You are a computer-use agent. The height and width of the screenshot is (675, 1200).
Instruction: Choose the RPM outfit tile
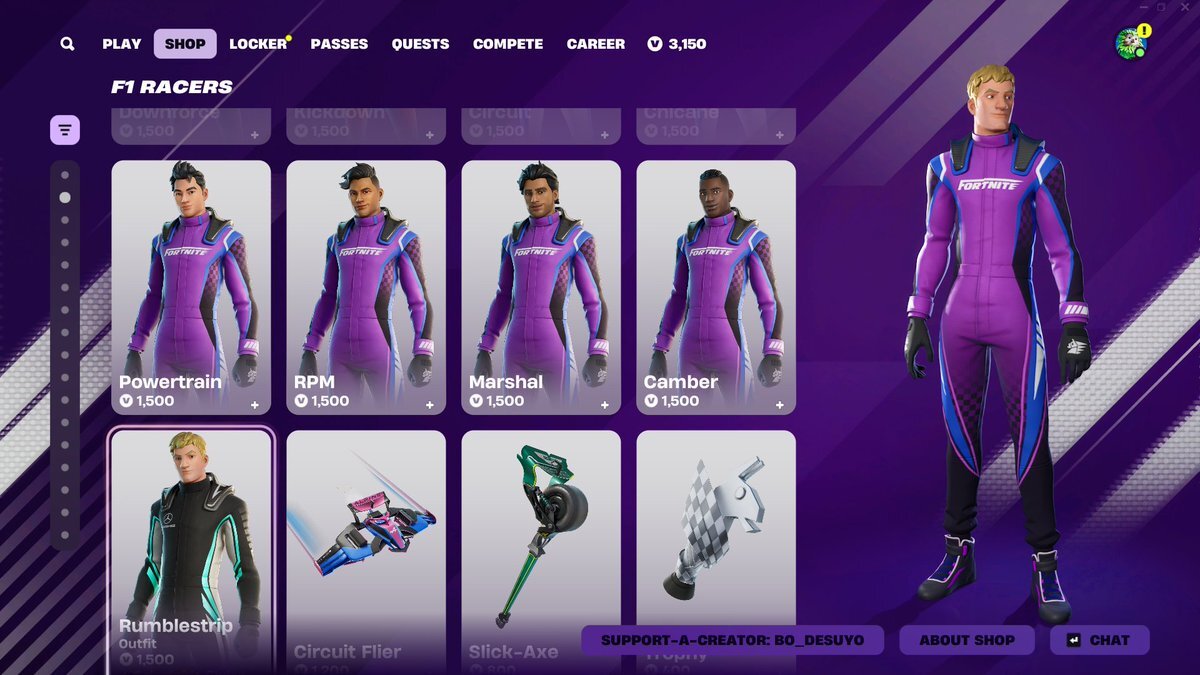[366, 287]
